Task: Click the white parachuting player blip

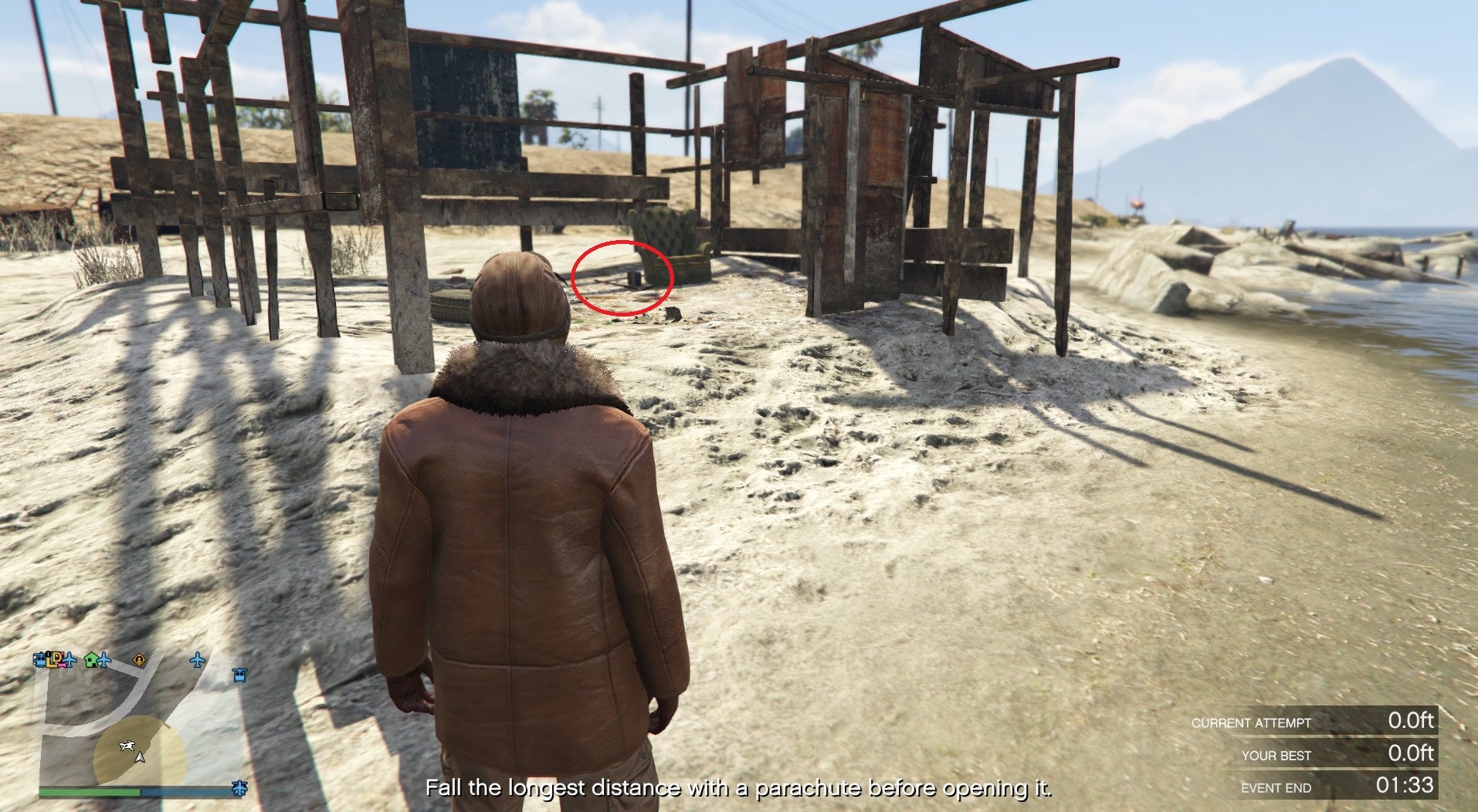Action: point(127,745)
